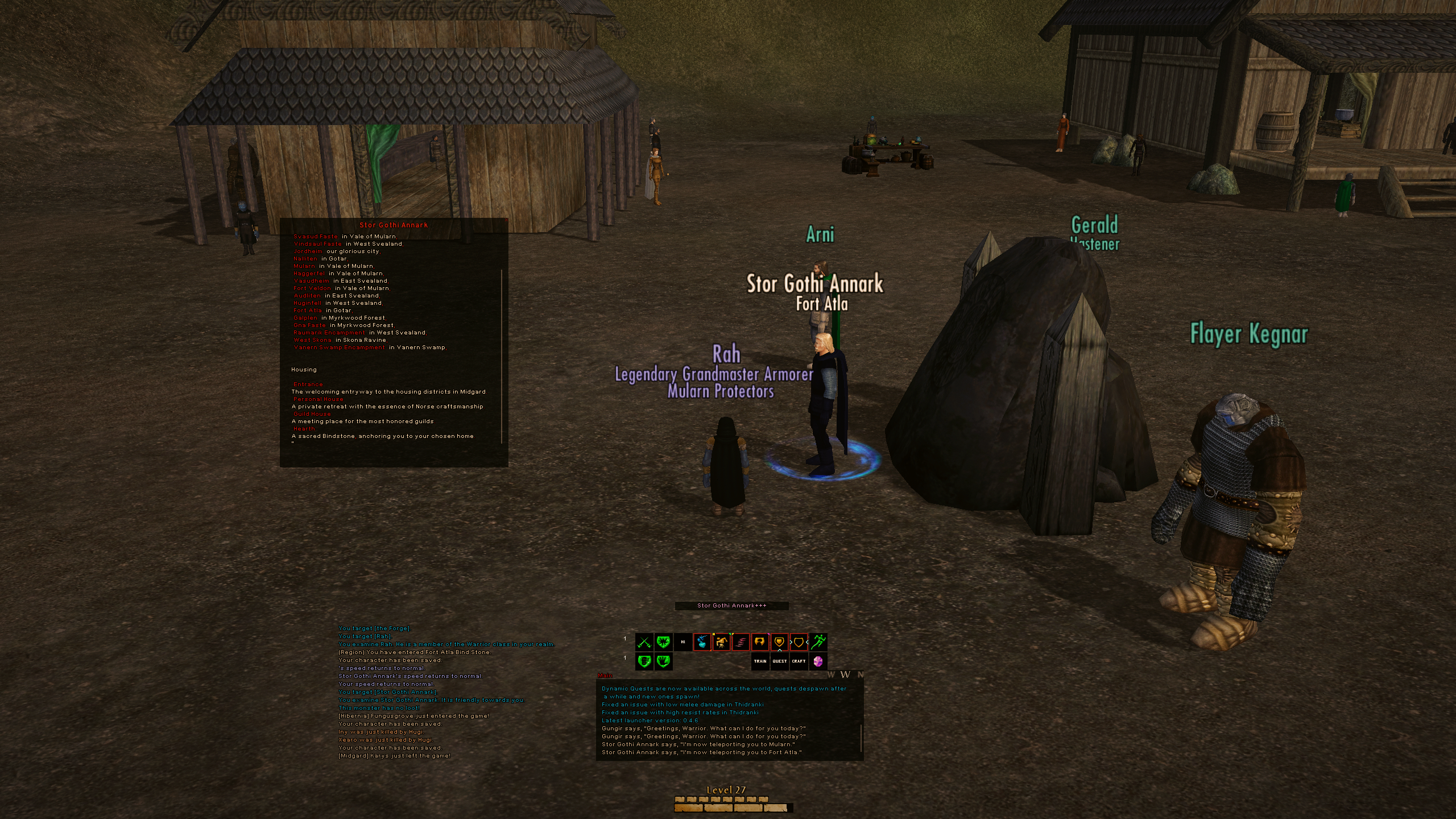This screenshot has height=819, width=1456.
Task: Teleport to Jordheim via its red link
Action: [308, 251]
